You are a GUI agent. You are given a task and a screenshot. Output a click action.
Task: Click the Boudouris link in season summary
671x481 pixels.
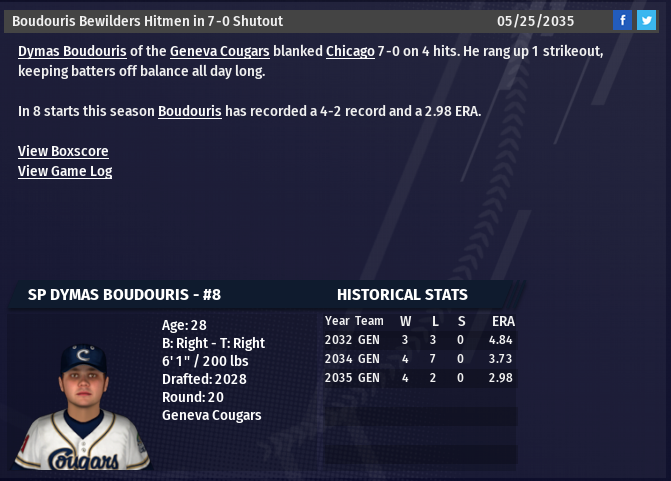pos(189,111)
